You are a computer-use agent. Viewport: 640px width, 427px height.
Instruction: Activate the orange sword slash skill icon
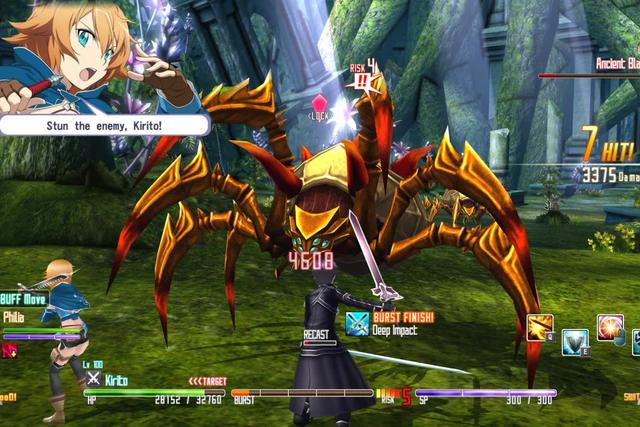pyautogui.click(x=541, y=329)
